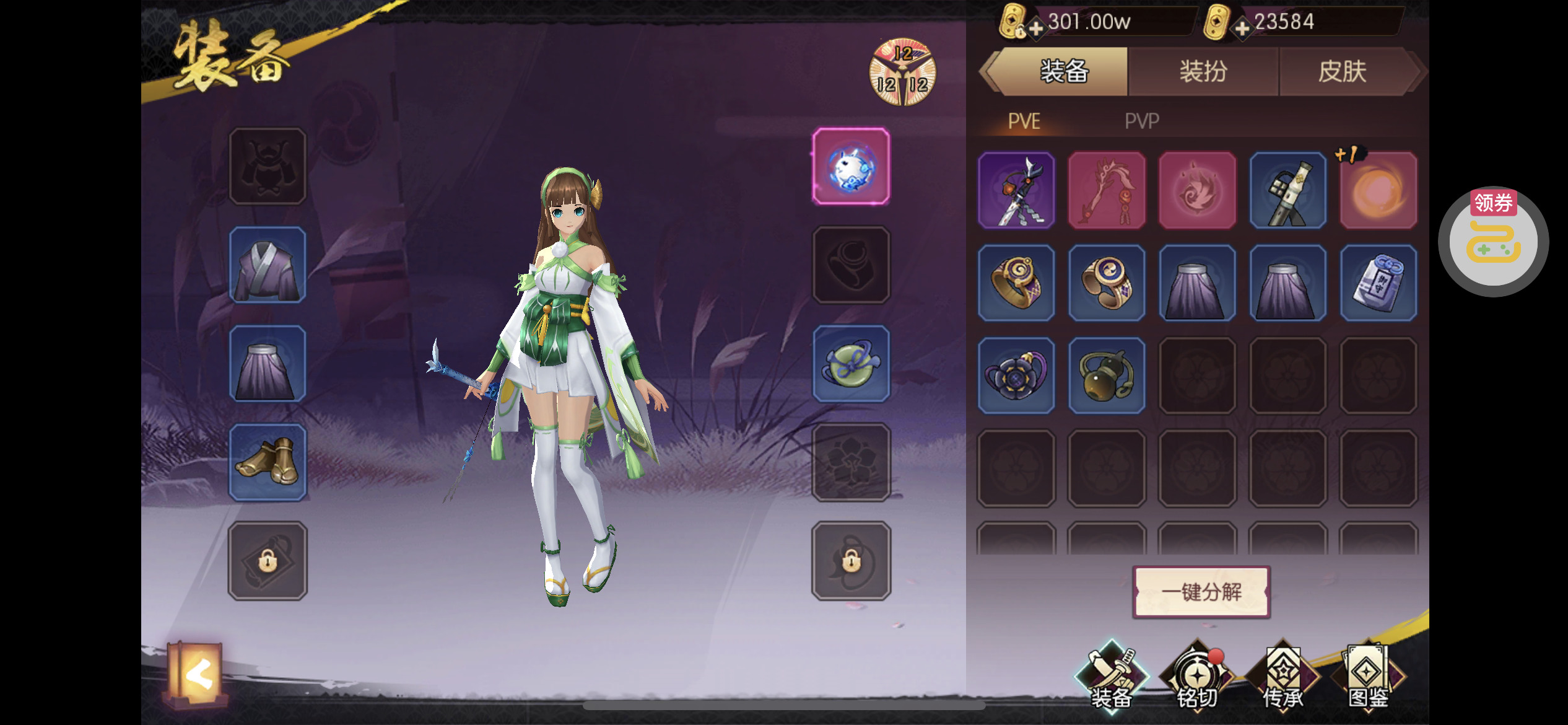Open the 铭切 menu at bottom

1197,679
